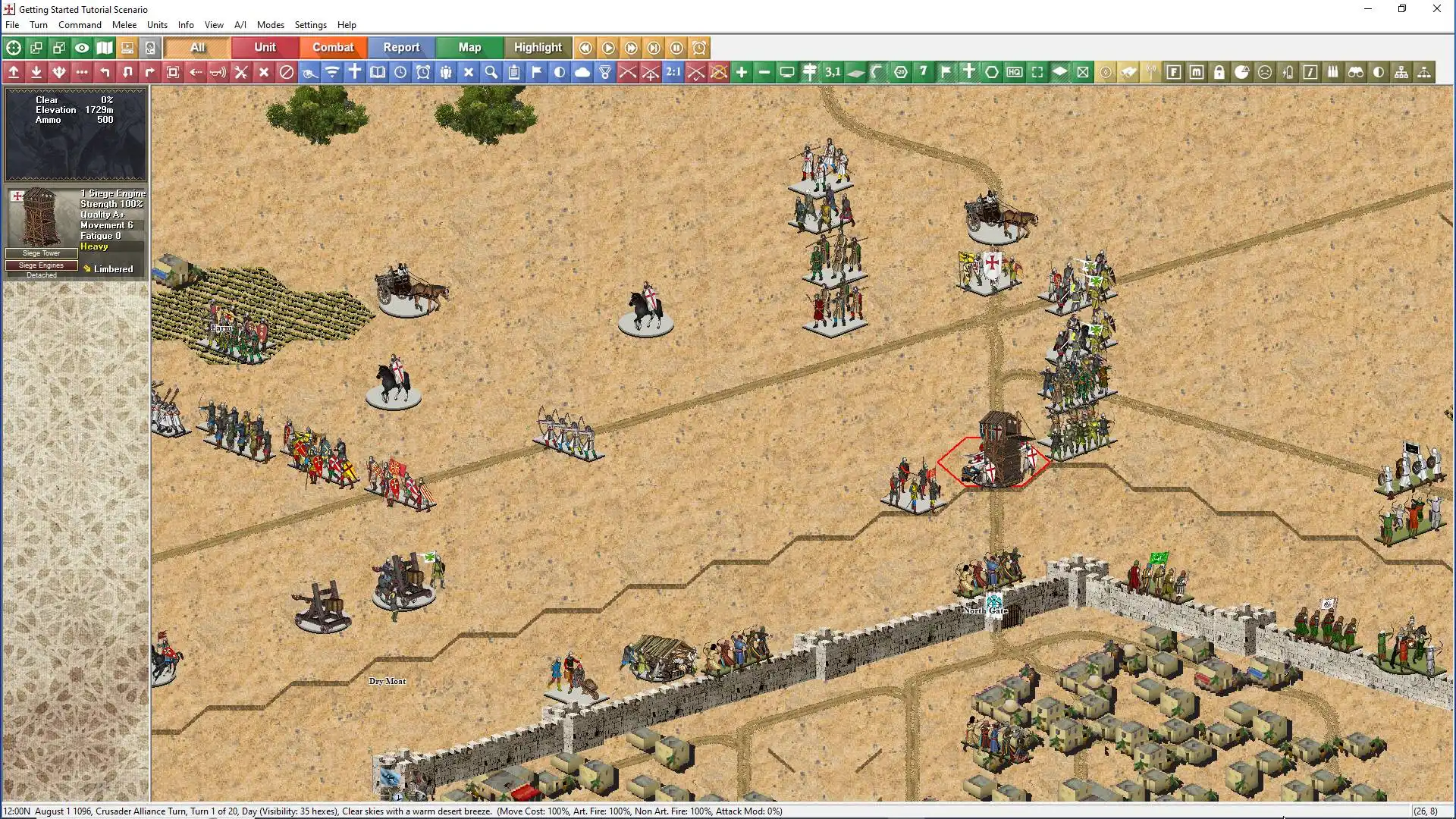The image size is (1456, 819).
Task: Select the Zoom Out tool
Action: coord(764,72)
